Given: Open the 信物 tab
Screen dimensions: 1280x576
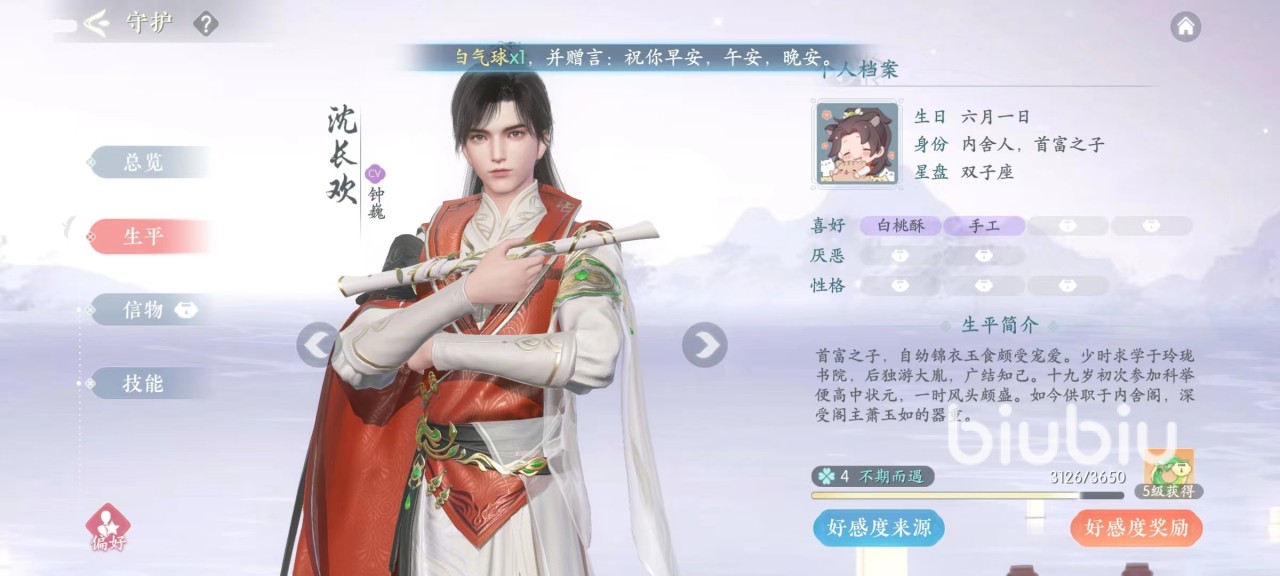Looking at the screenshot, I should pos(144,310).
